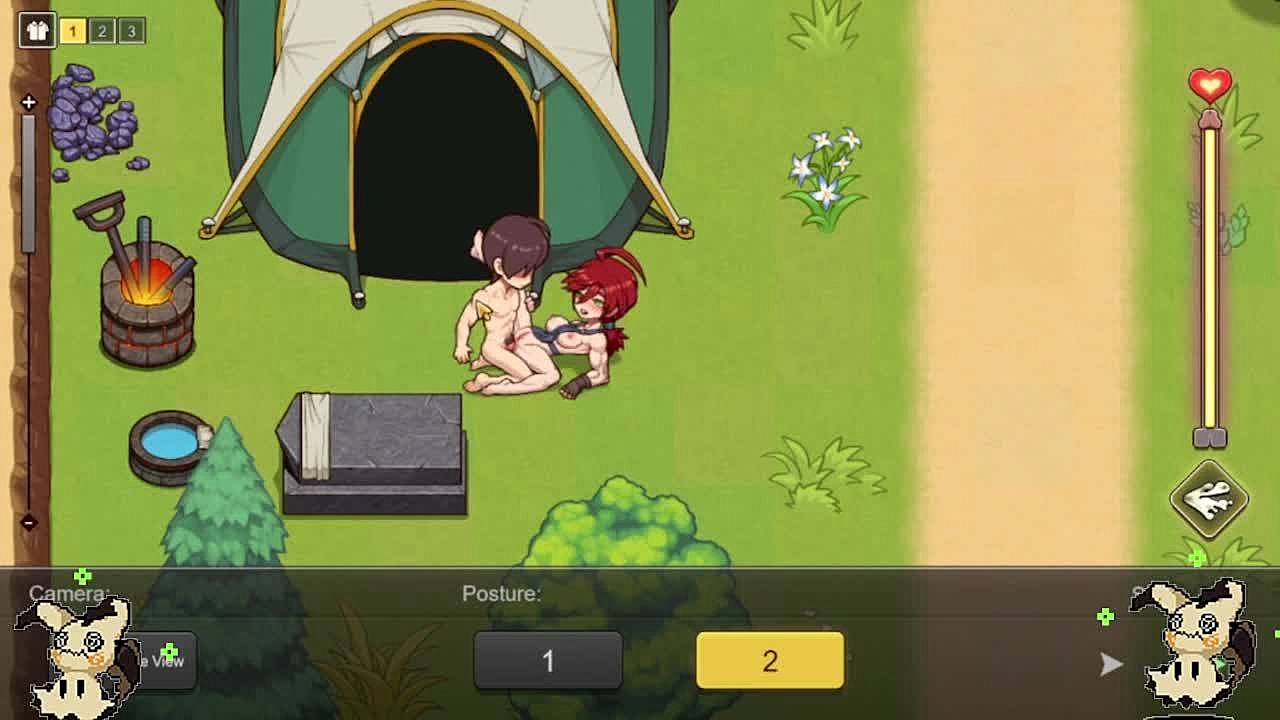Activate the diamond splash action button
This screenshot has height=720, width=1280.
[1209, 498]
